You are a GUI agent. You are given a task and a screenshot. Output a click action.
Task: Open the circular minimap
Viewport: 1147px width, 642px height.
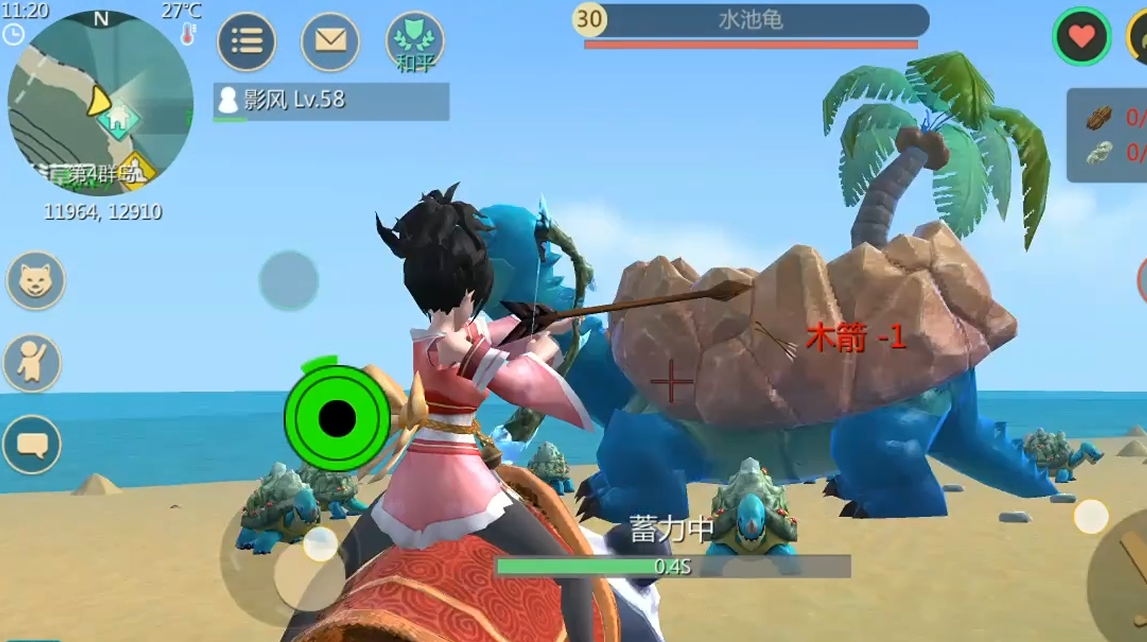100,102
